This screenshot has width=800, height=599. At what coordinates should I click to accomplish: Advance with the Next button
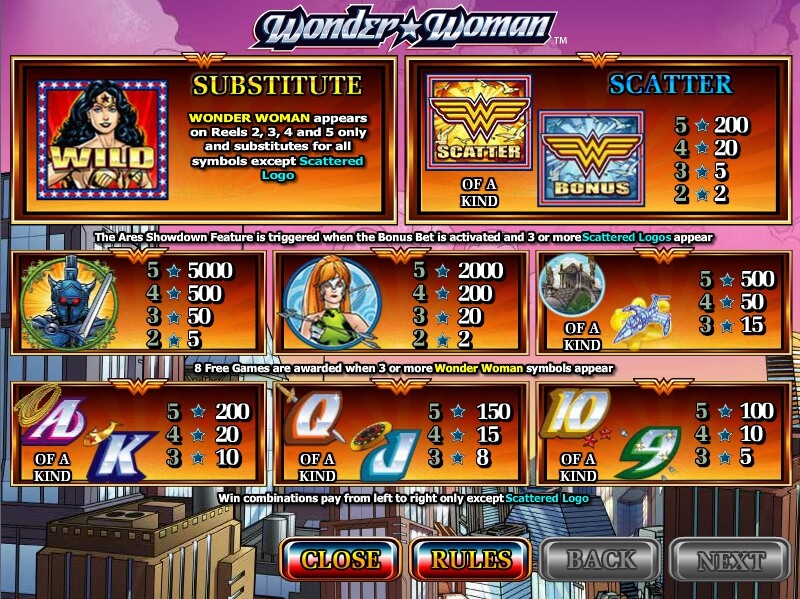(x=729, y=559)
